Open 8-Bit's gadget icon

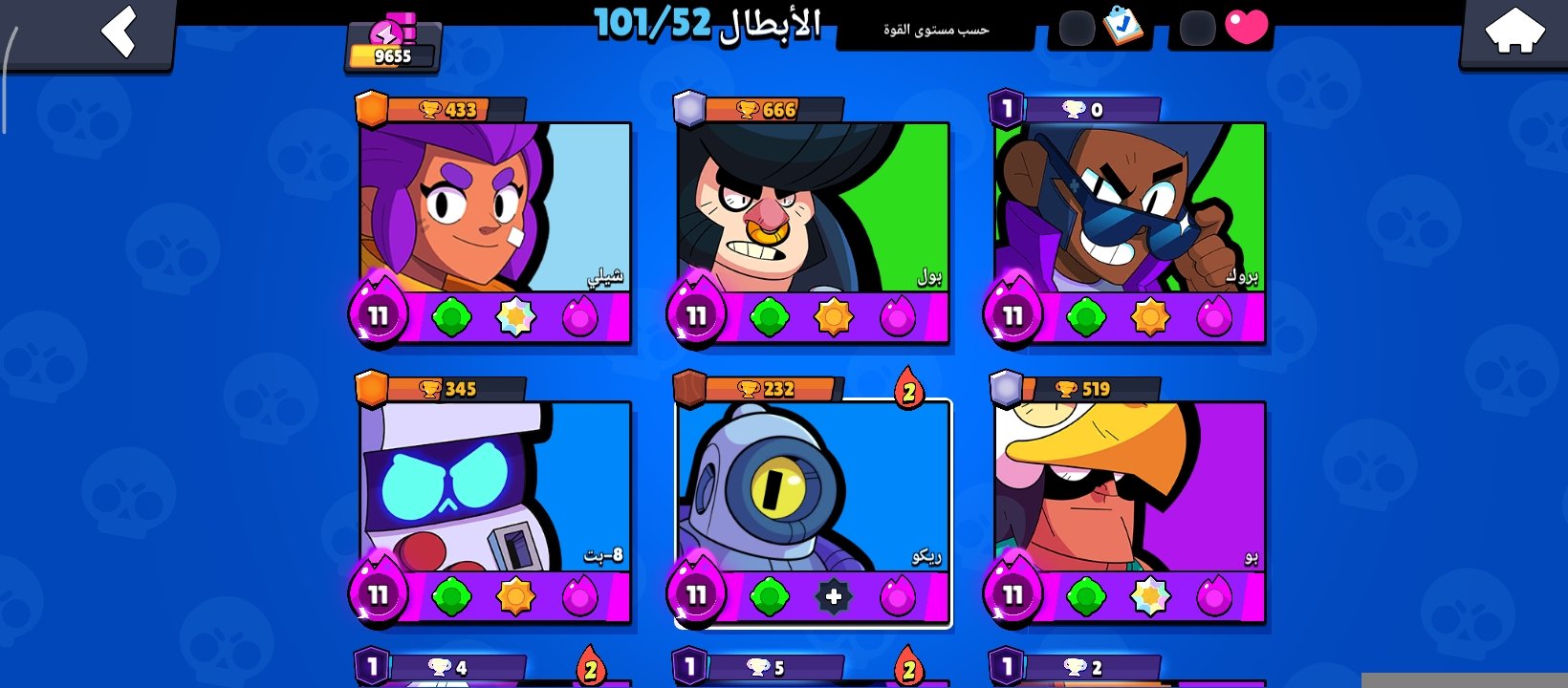(x=453, y=594)
